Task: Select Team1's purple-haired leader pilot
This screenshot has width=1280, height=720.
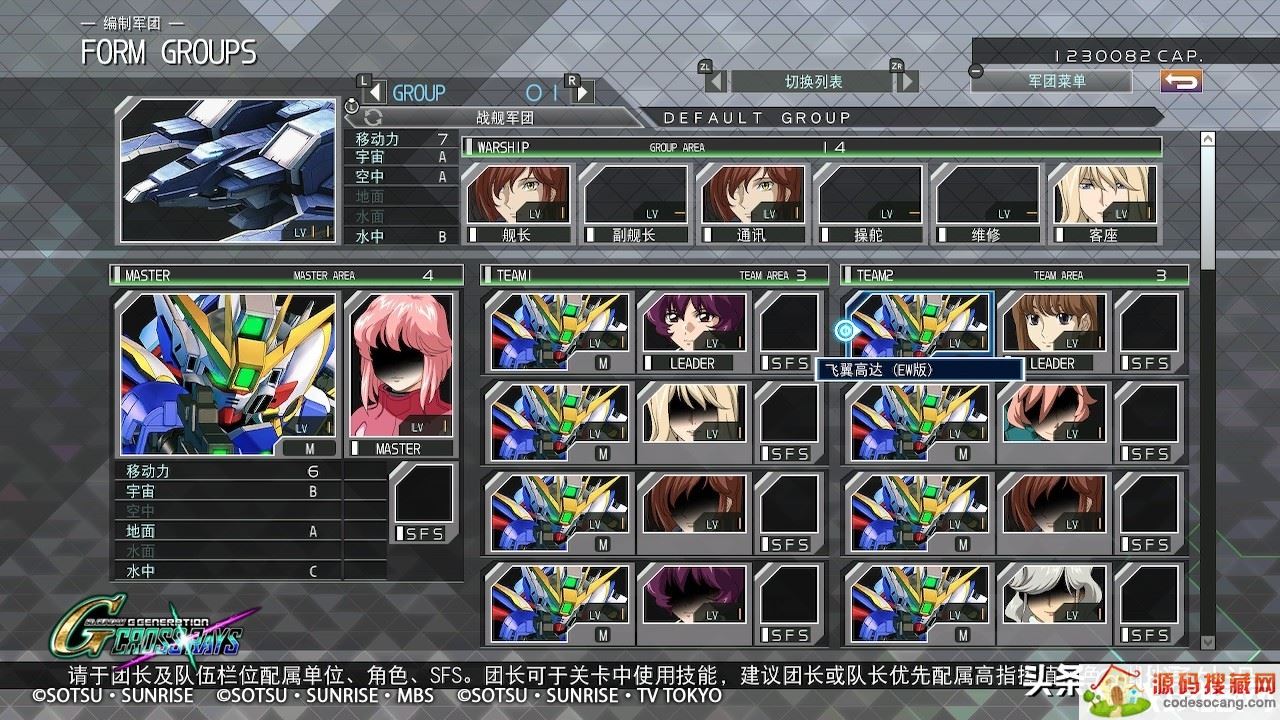Action: click(x=693, y=332)
